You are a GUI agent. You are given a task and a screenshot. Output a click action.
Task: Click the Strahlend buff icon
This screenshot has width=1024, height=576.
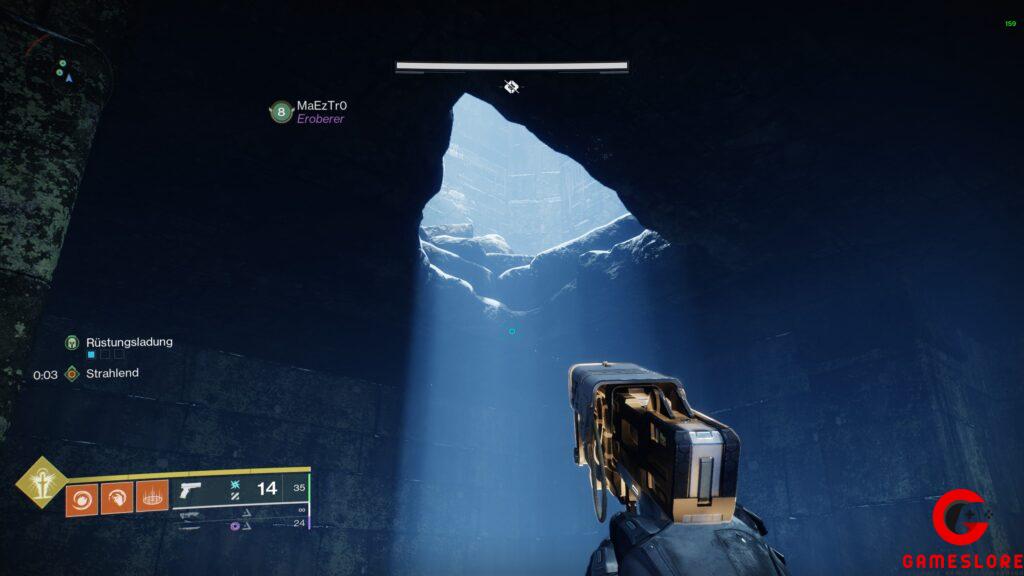coord(72,374)
